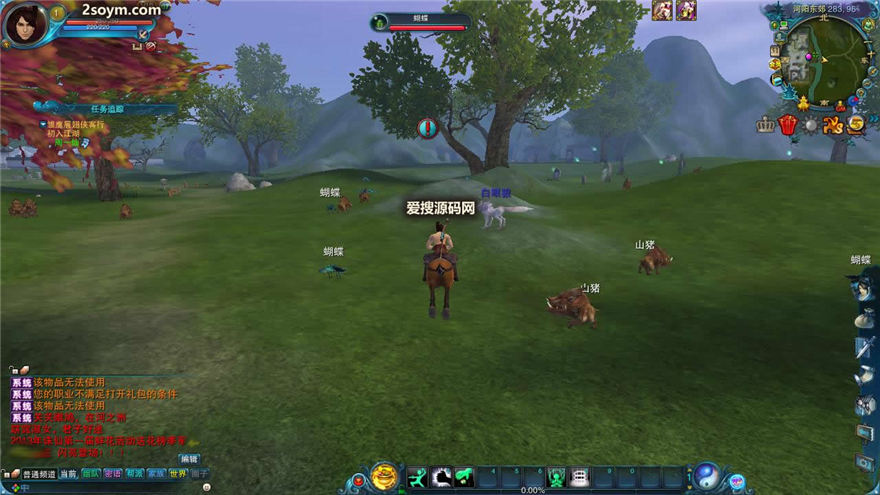Open the golden treasure pot icon

tap(384, 477)
